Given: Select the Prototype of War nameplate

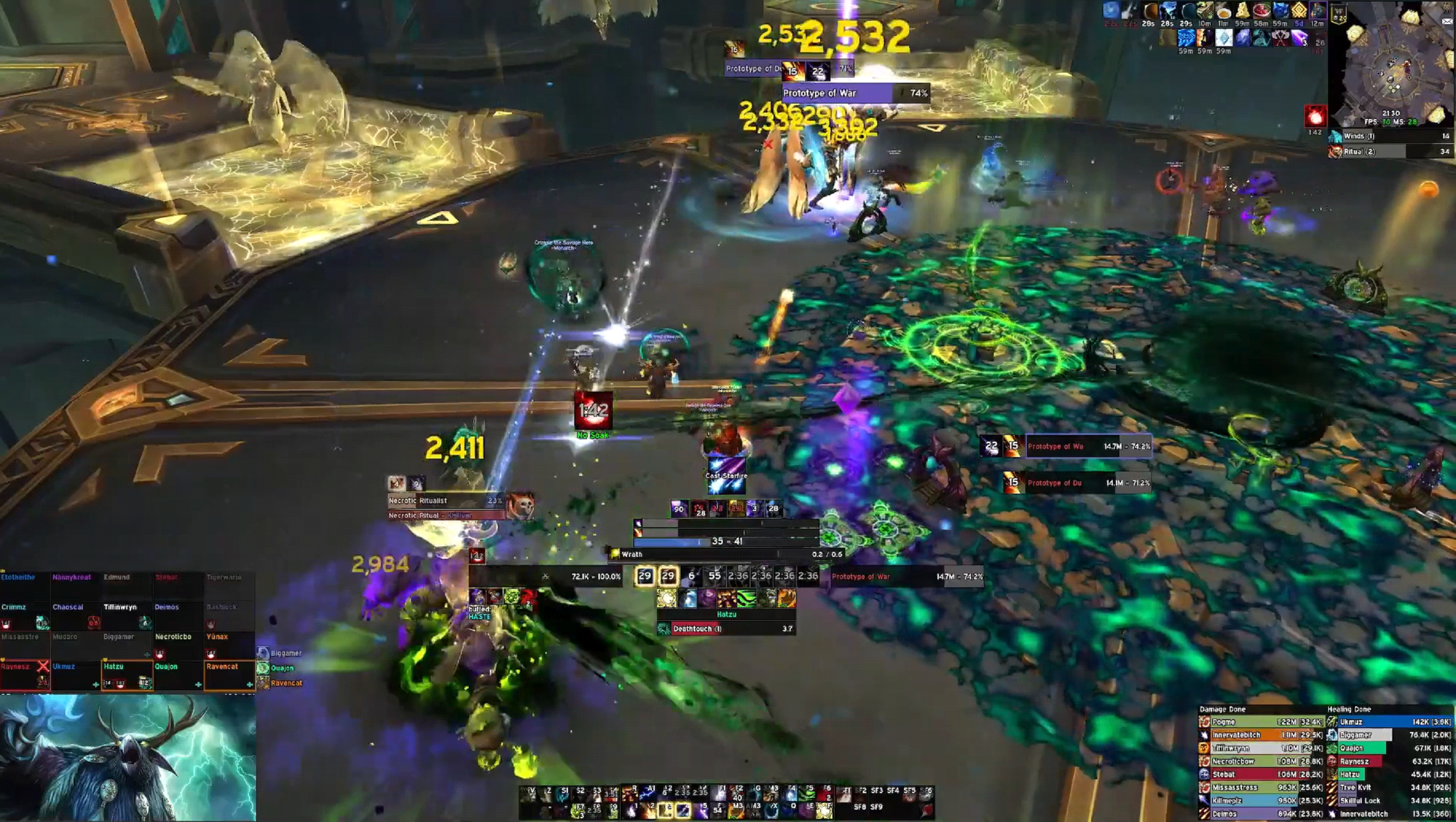Looking at the screenshot, I should point(855,93).
